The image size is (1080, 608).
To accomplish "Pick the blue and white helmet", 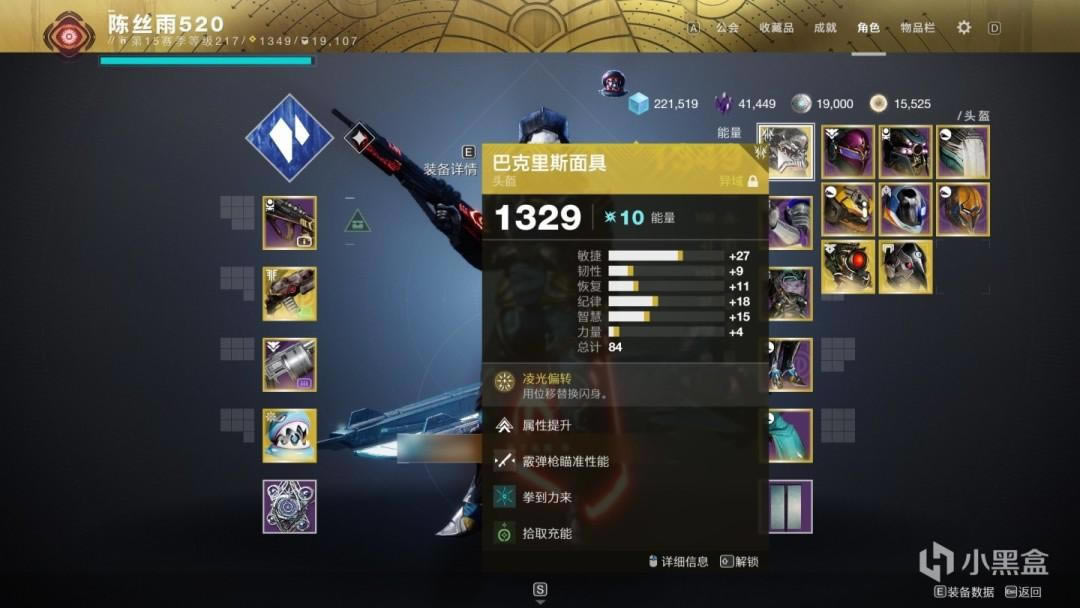I will click(x=906, y=209).
